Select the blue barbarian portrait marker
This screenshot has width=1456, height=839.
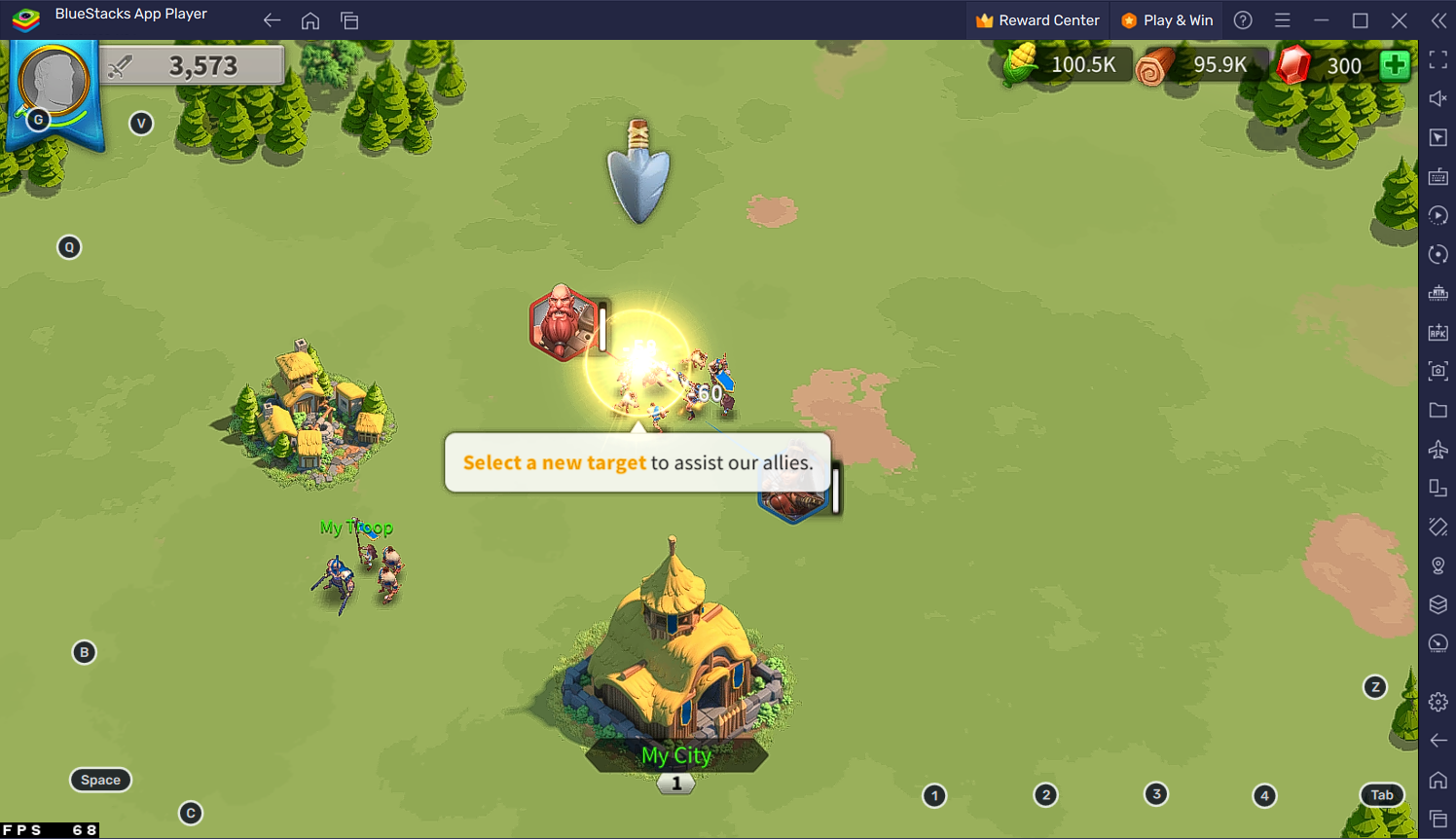[793, 504]
